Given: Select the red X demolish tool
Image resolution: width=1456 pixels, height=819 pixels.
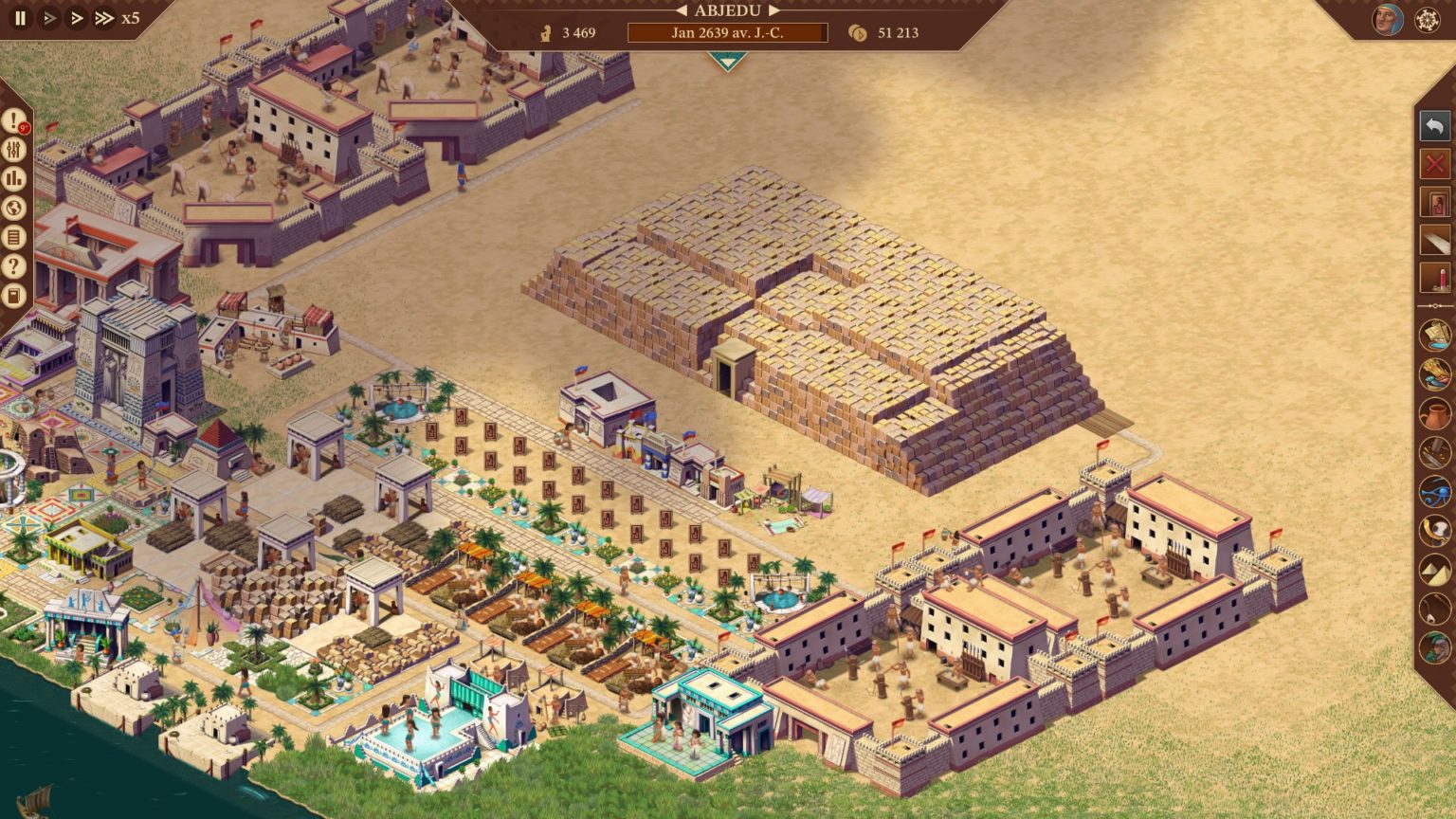Looking at the screenshot, I should [x=1435, y=164].
